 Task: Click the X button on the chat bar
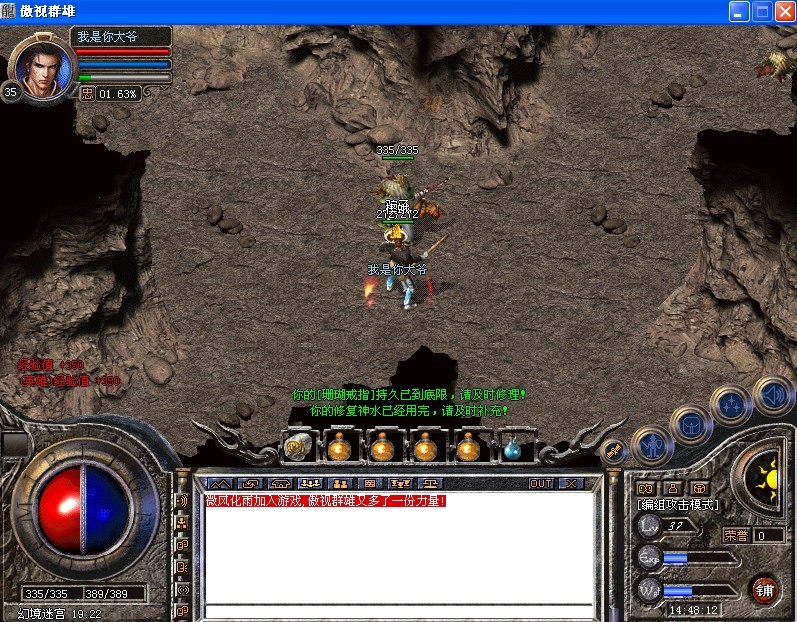[570, 483]
